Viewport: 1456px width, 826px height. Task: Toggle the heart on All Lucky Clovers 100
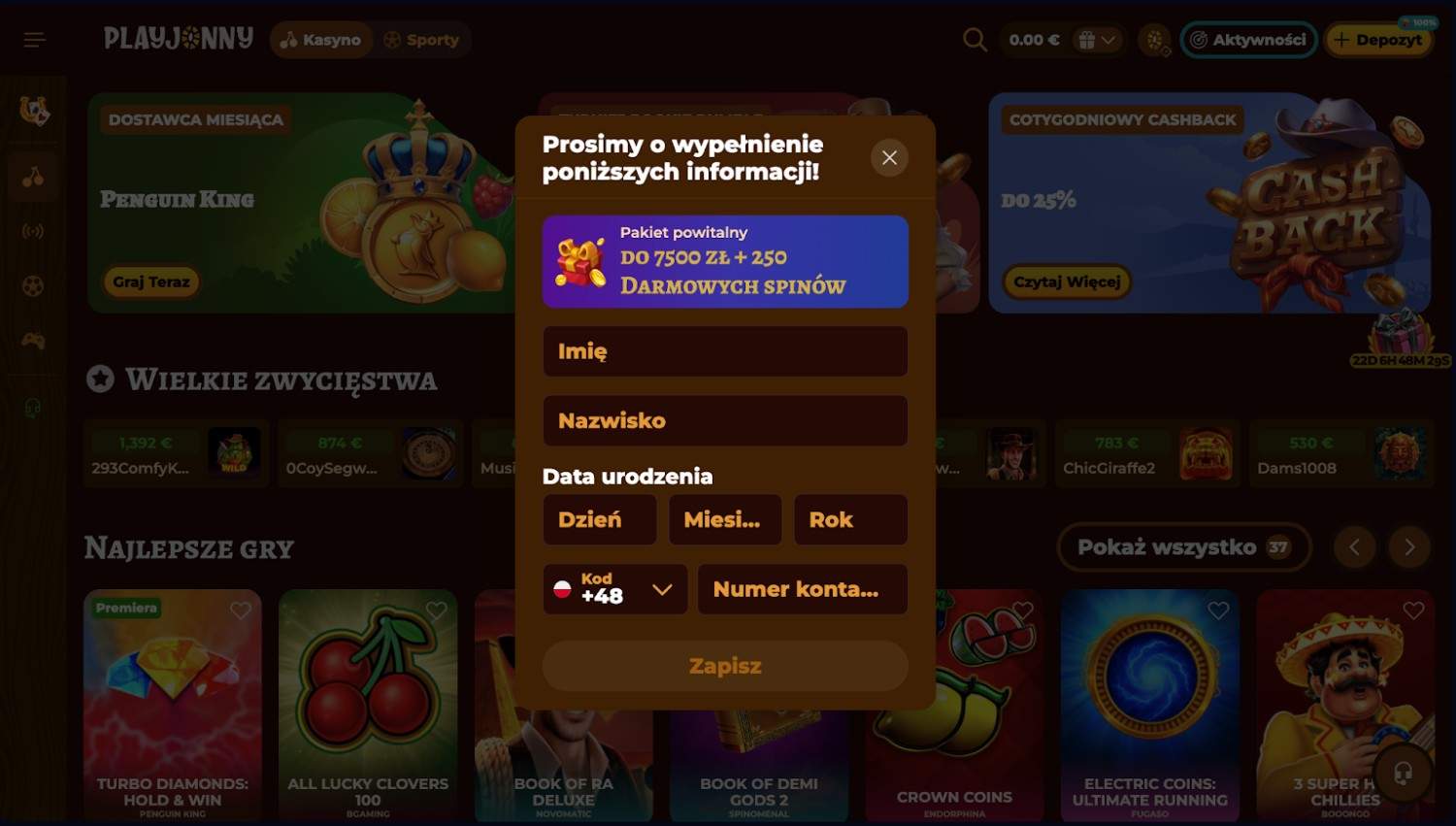point(436,611)
